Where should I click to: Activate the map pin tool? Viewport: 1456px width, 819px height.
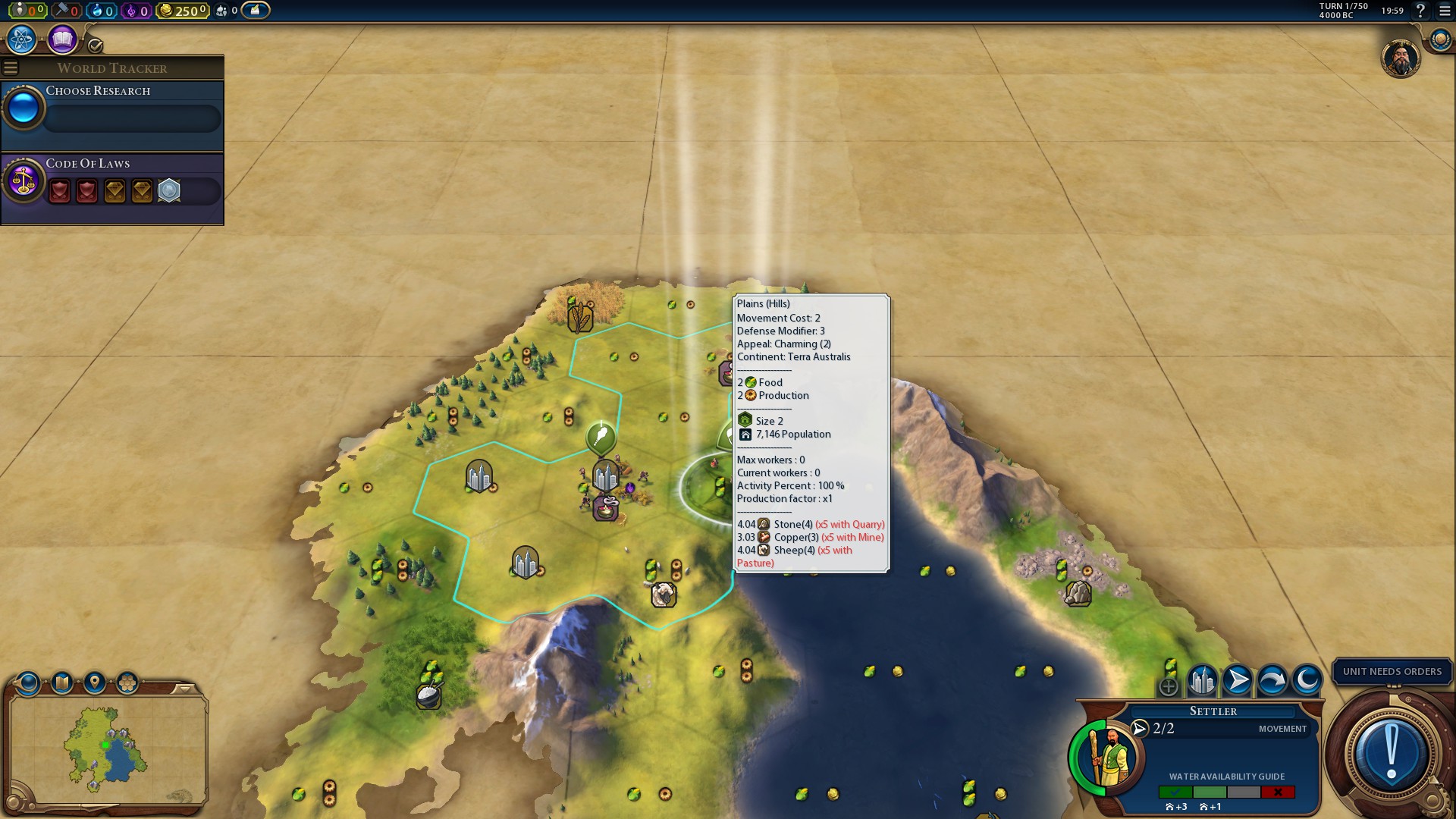(x=95, y=683)
